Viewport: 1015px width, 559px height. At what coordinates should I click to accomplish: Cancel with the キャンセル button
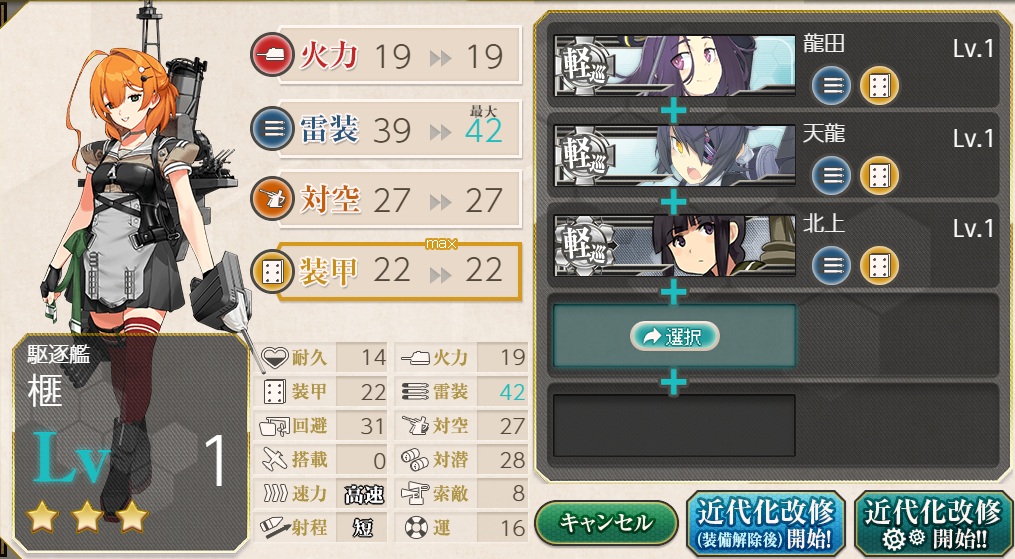tap(606, 523)
